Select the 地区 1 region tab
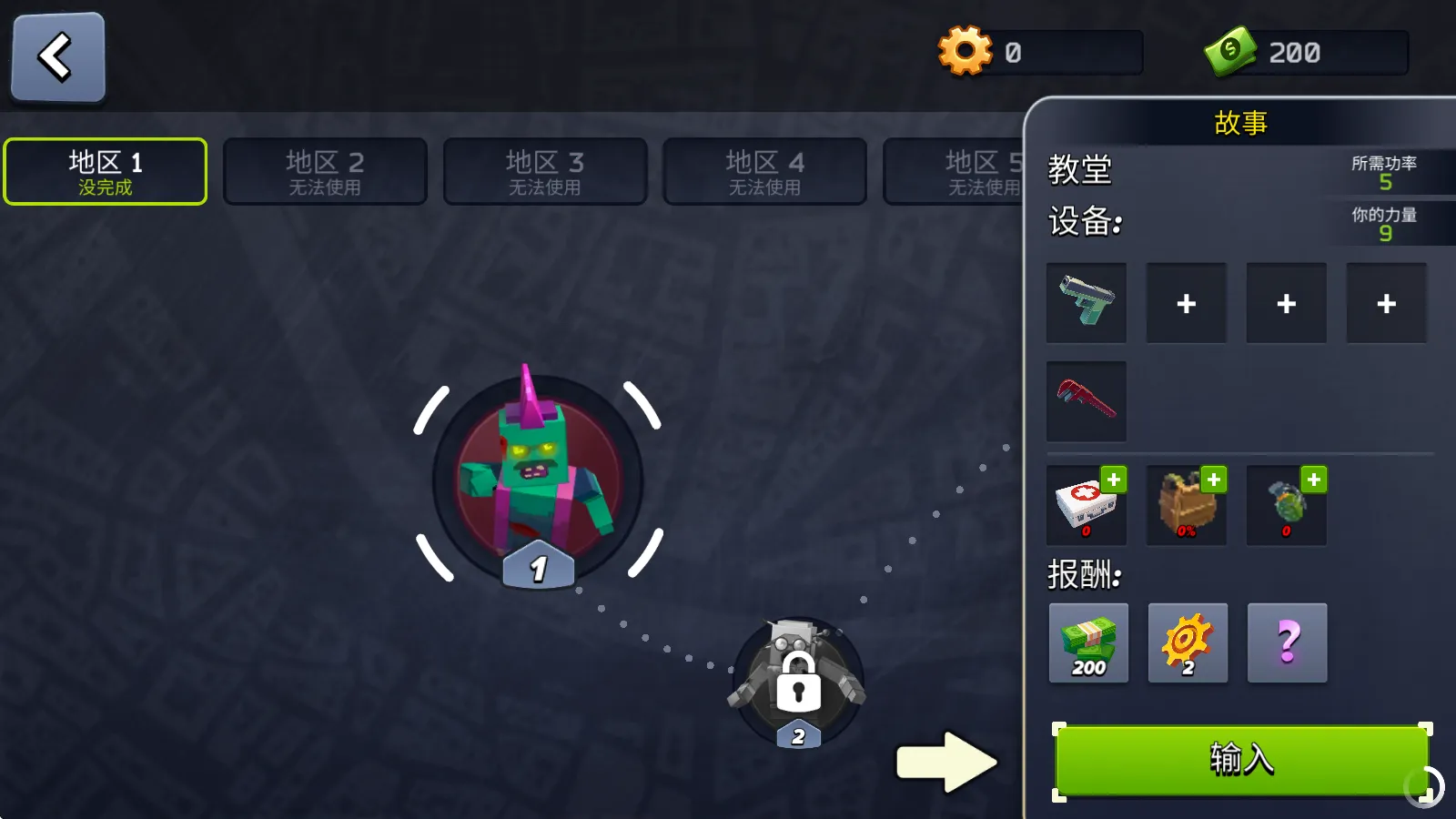 point(105,171)
